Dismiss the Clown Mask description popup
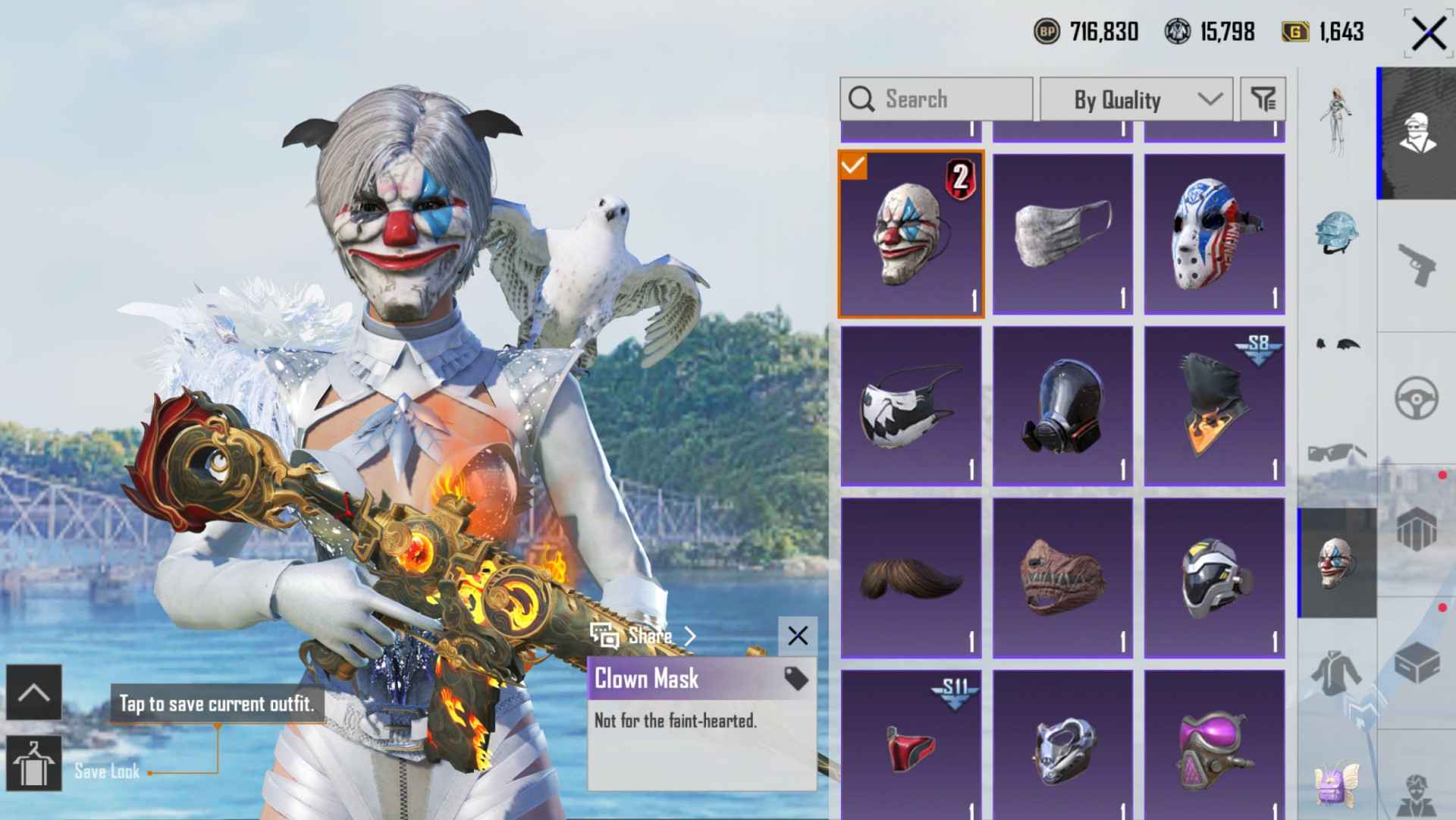The width and height of the screenshot is (1456, 820). 797,636
